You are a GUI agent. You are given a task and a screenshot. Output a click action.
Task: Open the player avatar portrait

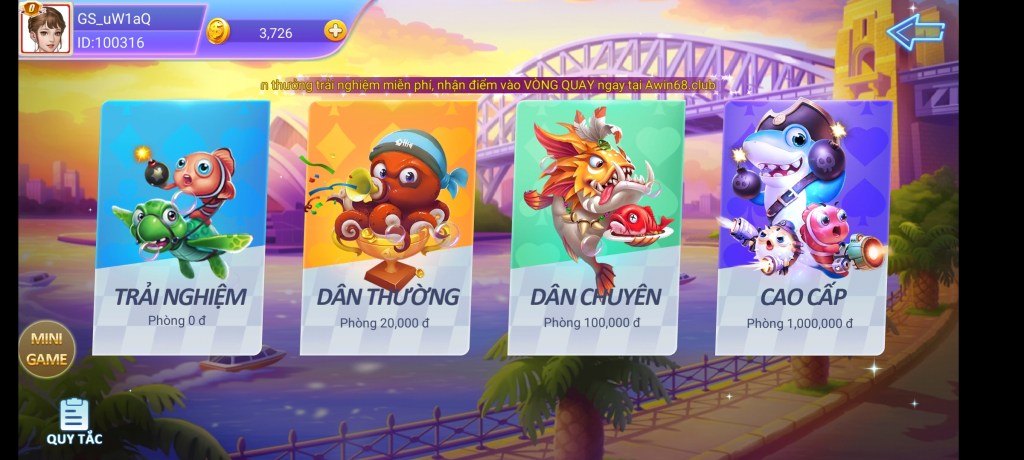click(46, 29)
